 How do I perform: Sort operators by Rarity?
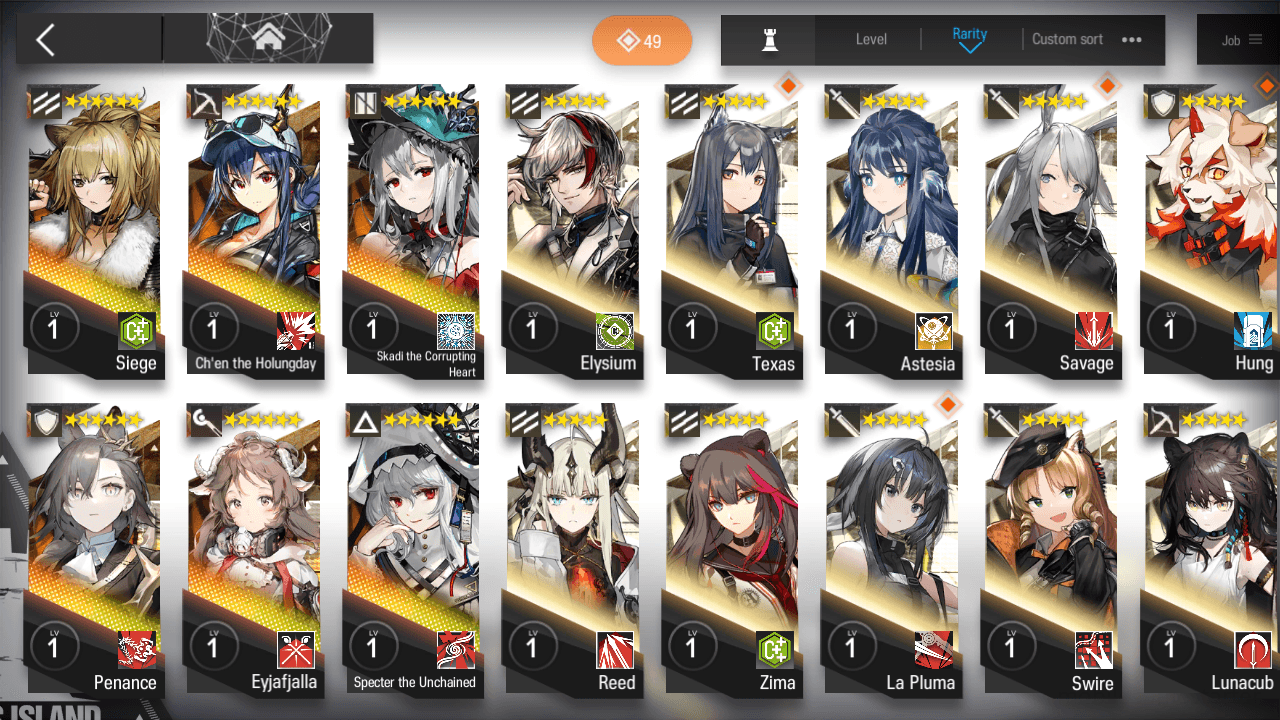[969, 40]
